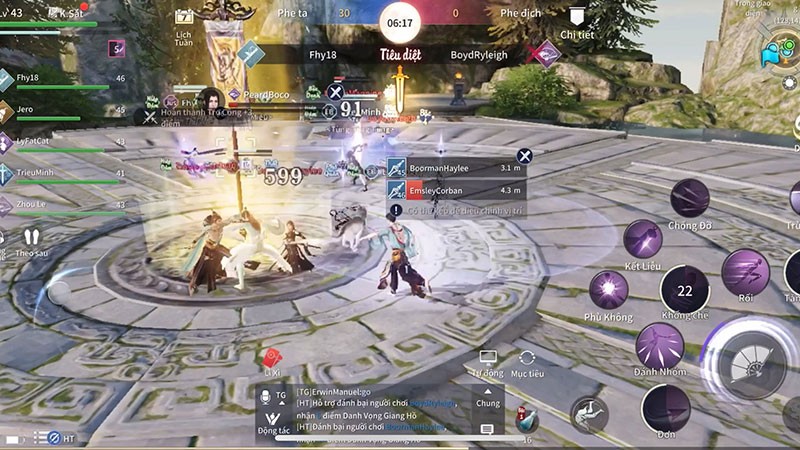800x450 pixels.
Task: Toggle the voice chat microphone
Action: point(268,396)
